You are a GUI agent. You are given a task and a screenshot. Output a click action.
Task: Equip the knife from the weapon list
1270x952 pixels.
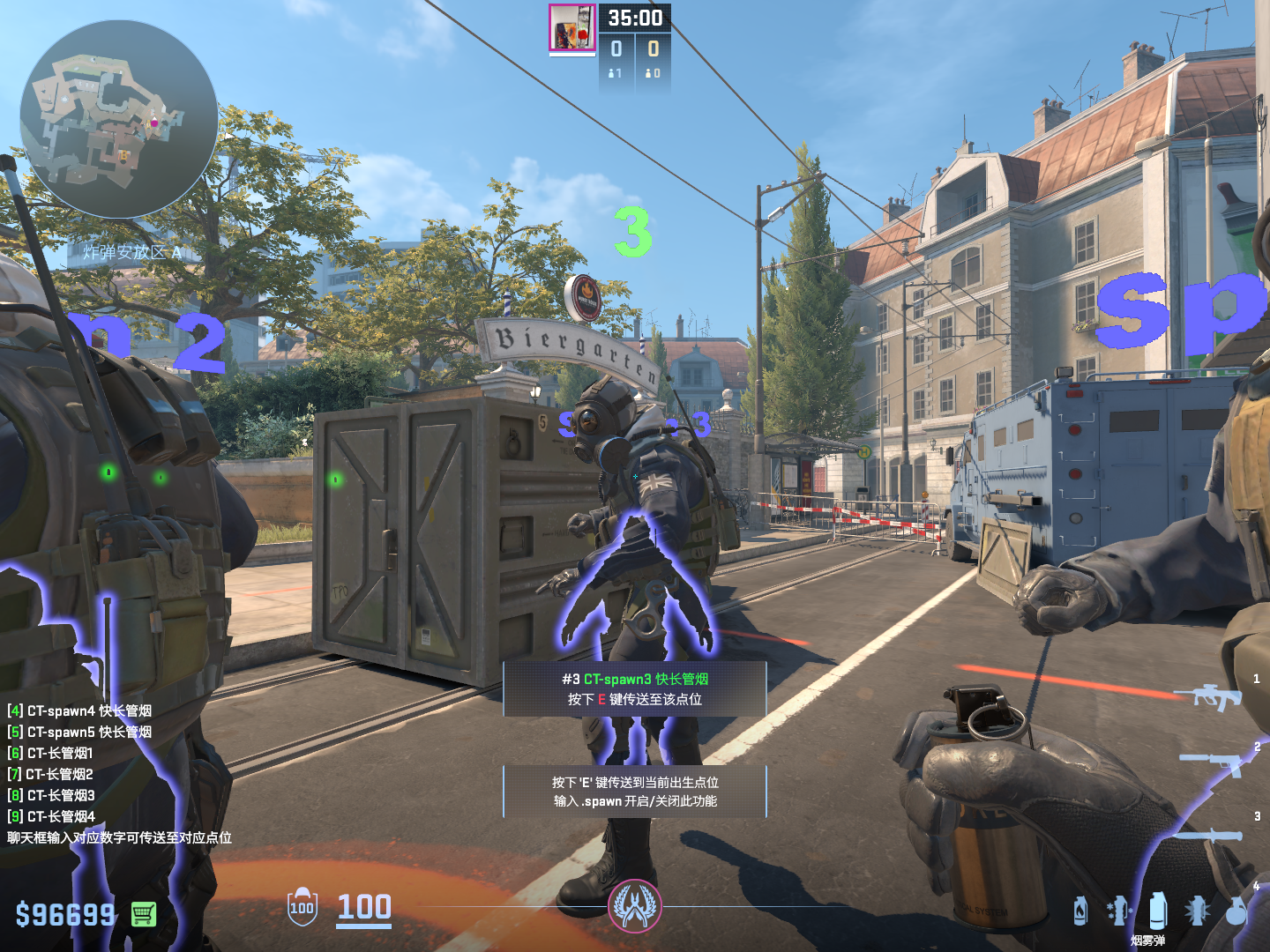(x=1209, y=834)
